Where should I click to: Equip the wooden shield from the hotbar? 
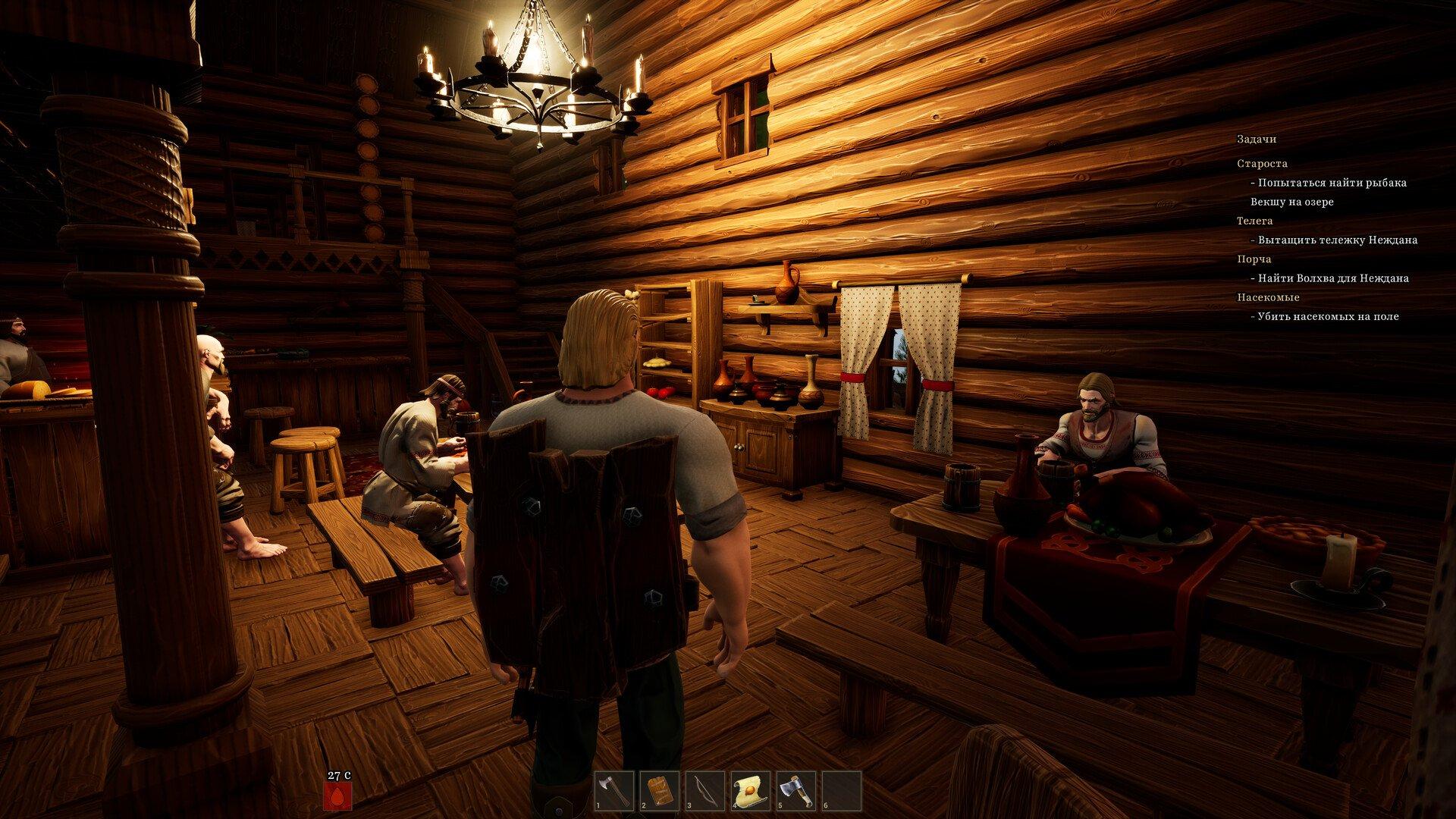pos(660,791)
